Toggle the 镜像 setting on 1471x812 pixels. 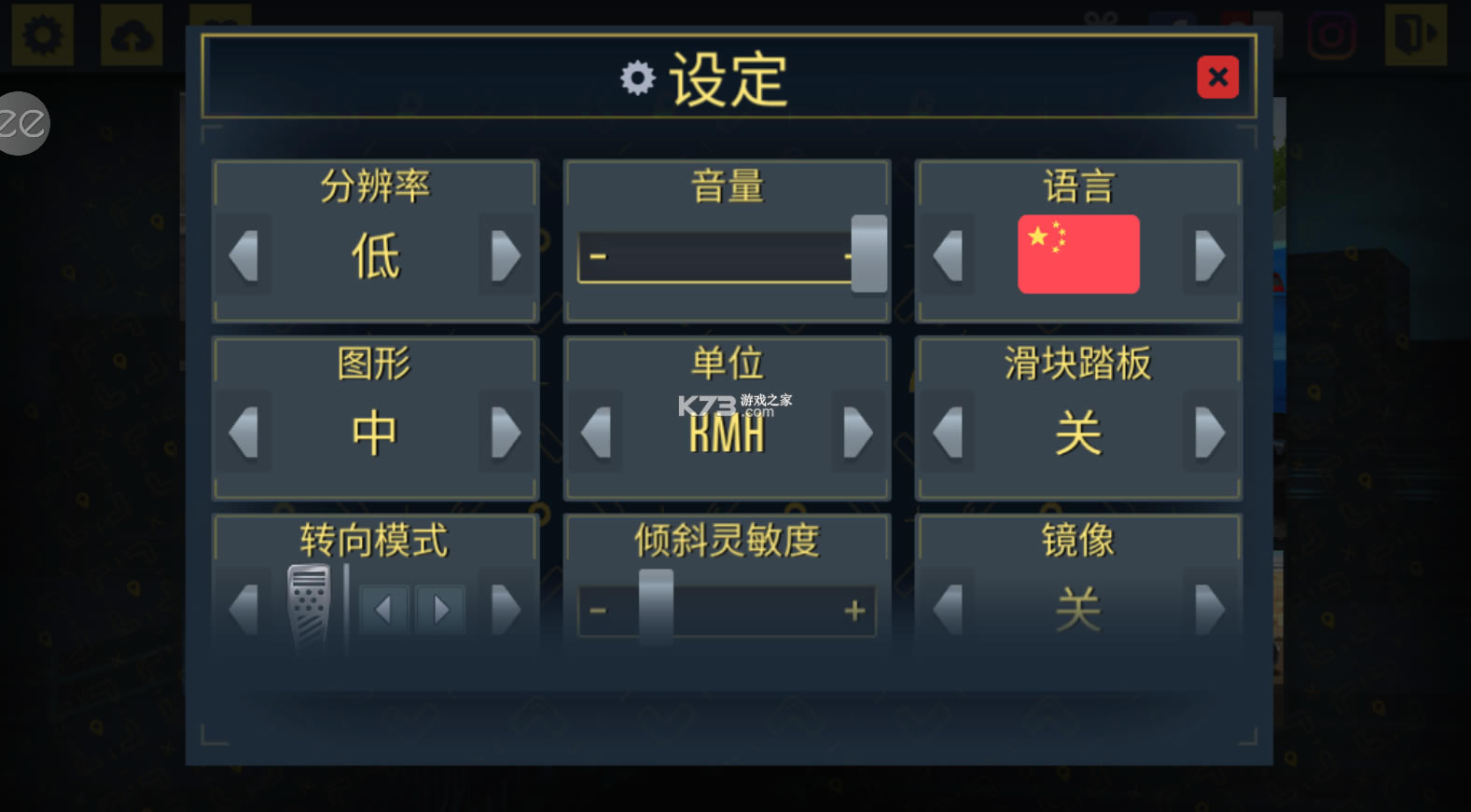click(x=1210, y=611)
